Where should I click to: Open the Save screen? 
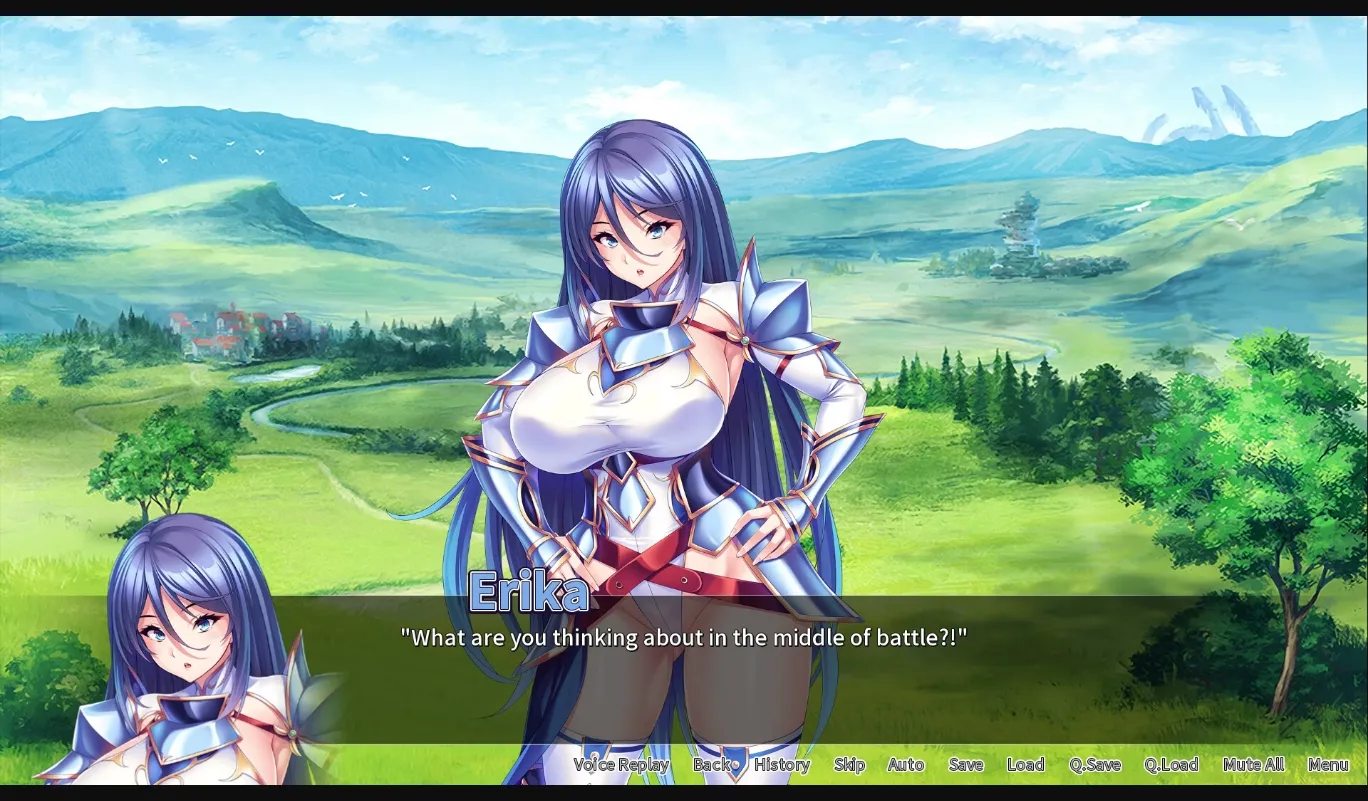pyautogui.click(x=966, y=764)
